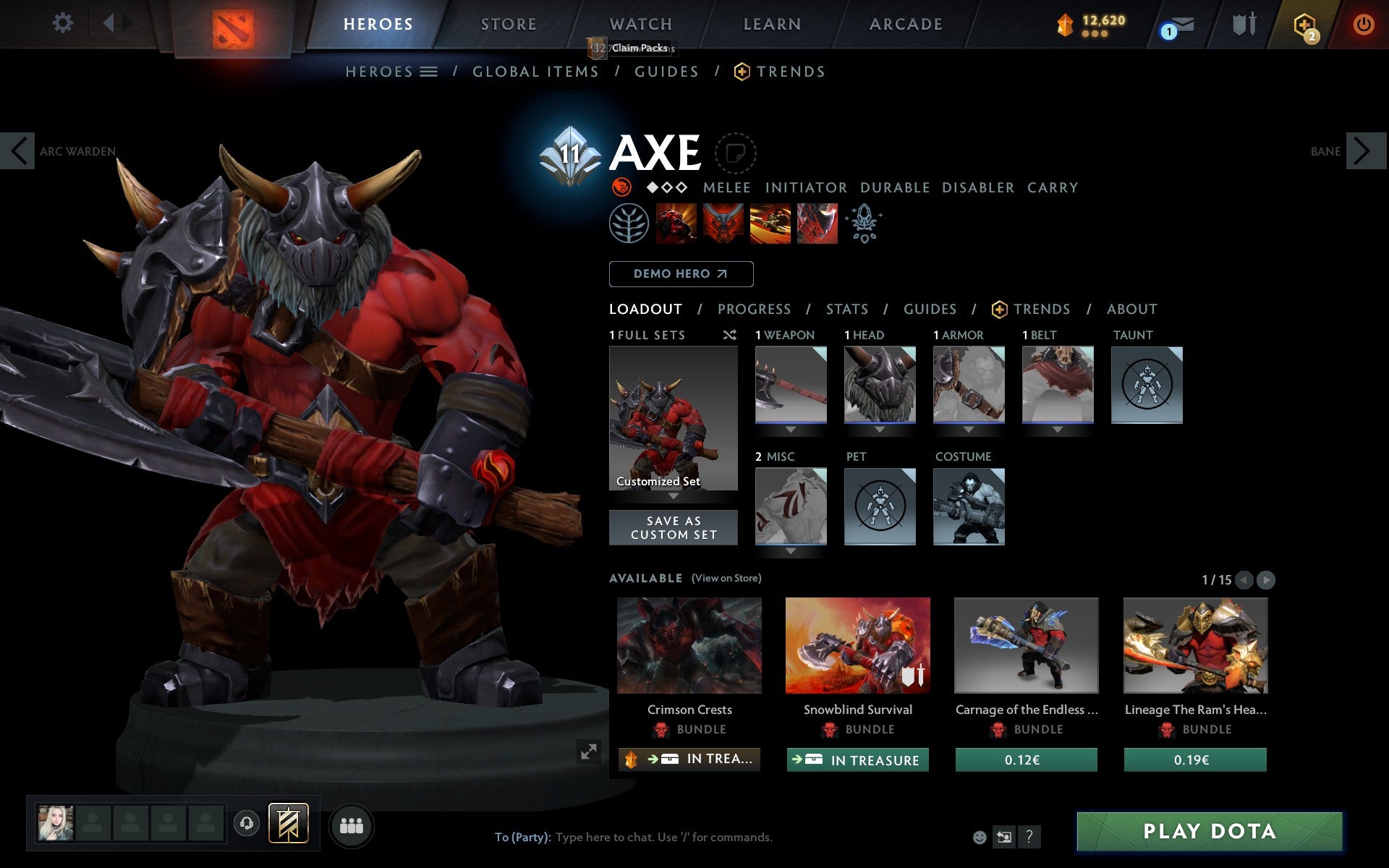Expand the Weapon slot item options

pos(790,429)
